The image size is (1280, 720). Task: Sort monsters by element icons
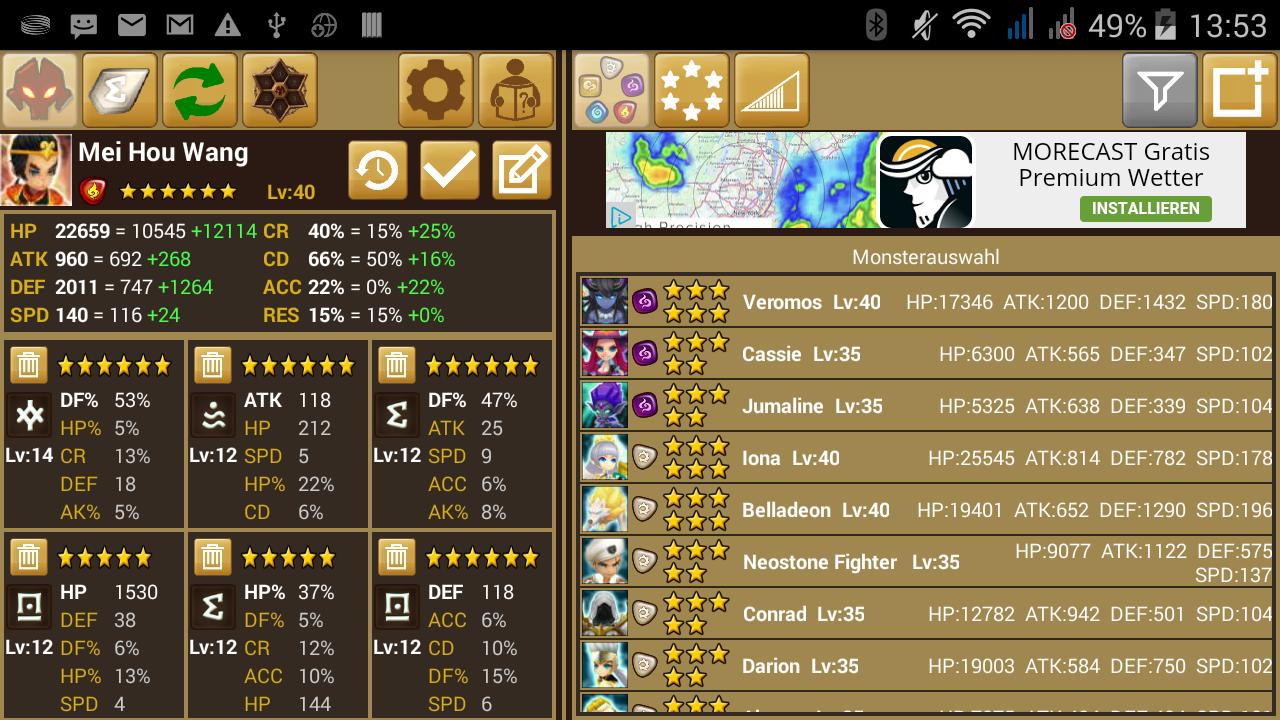click(612, 91)
